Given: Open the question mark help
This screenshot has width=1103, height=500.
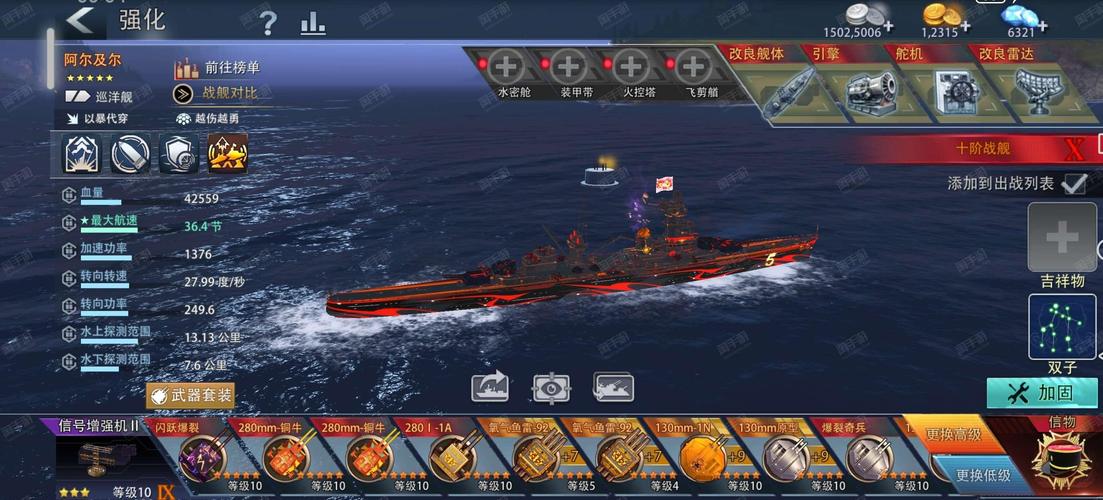Looking at the screenshot, I should (268, 23).
